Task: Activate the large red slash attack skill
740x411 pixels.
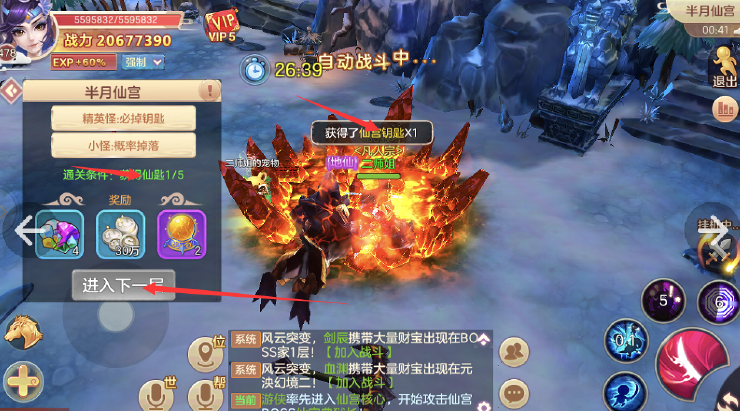Action: (x=694, y=365)
